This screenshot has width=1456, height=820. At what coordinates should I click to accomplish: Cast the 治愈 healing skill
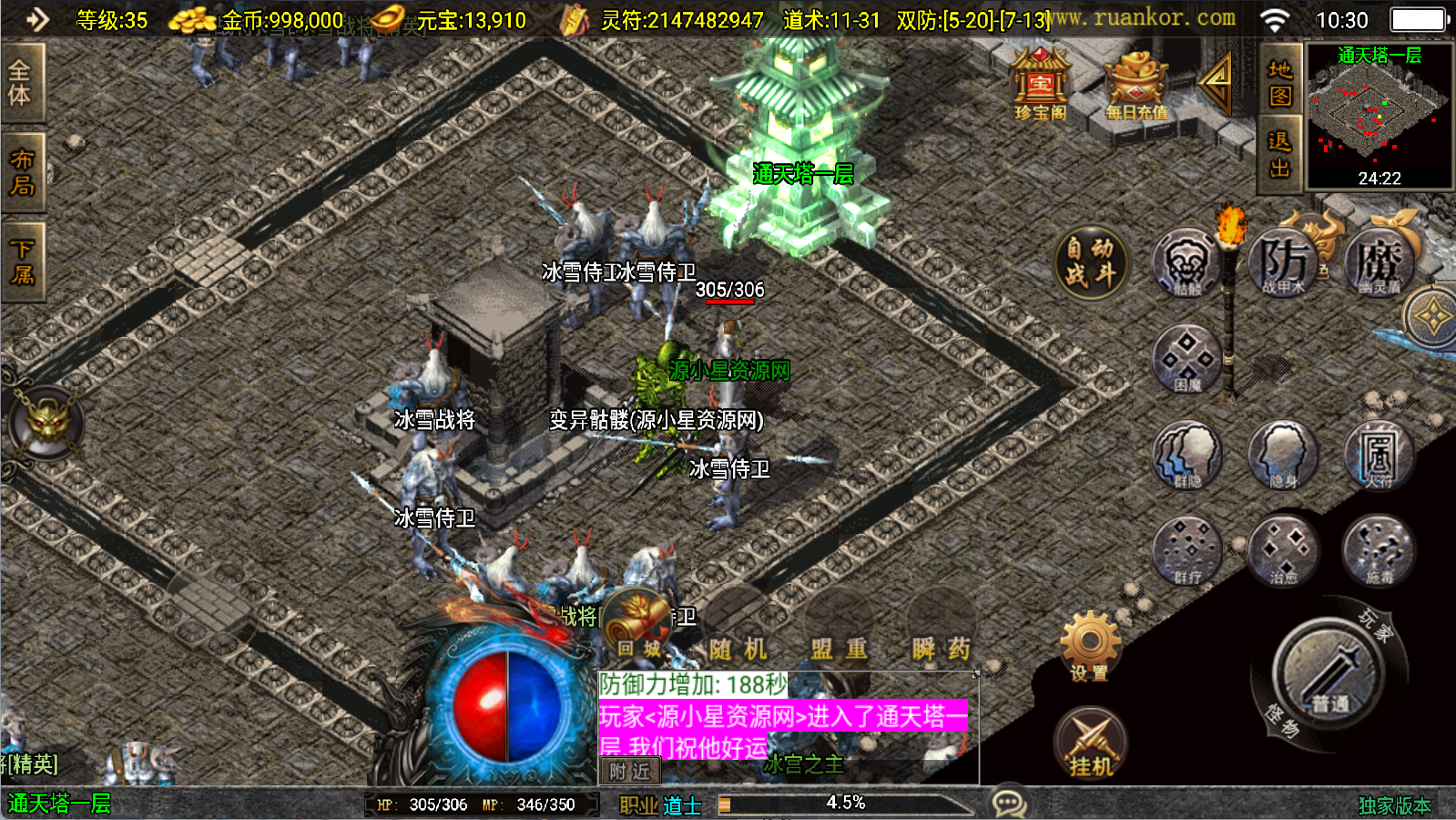point(1283,550)
